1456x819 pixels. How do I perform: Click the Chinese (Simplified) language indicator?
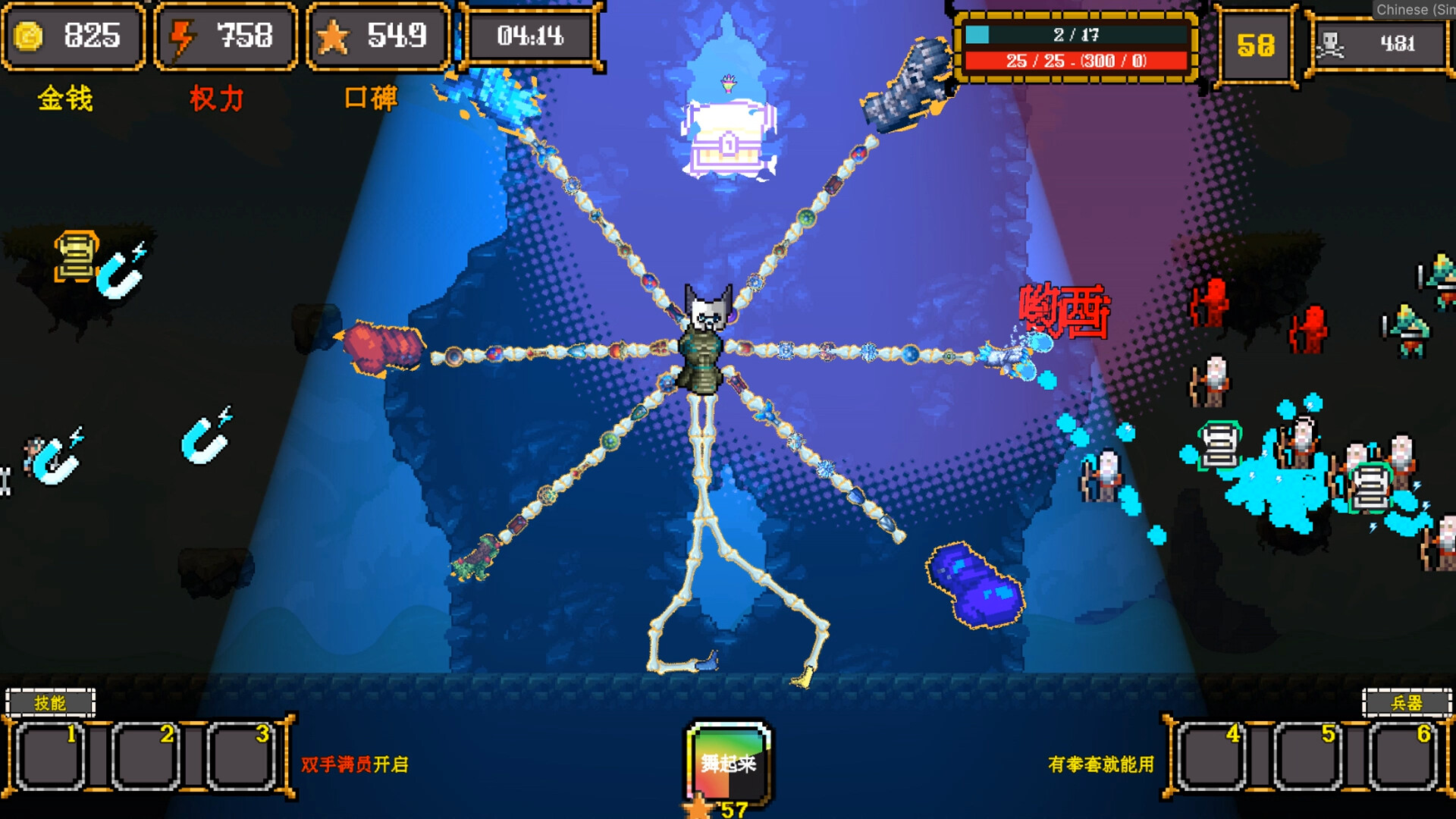point(1415,10)
